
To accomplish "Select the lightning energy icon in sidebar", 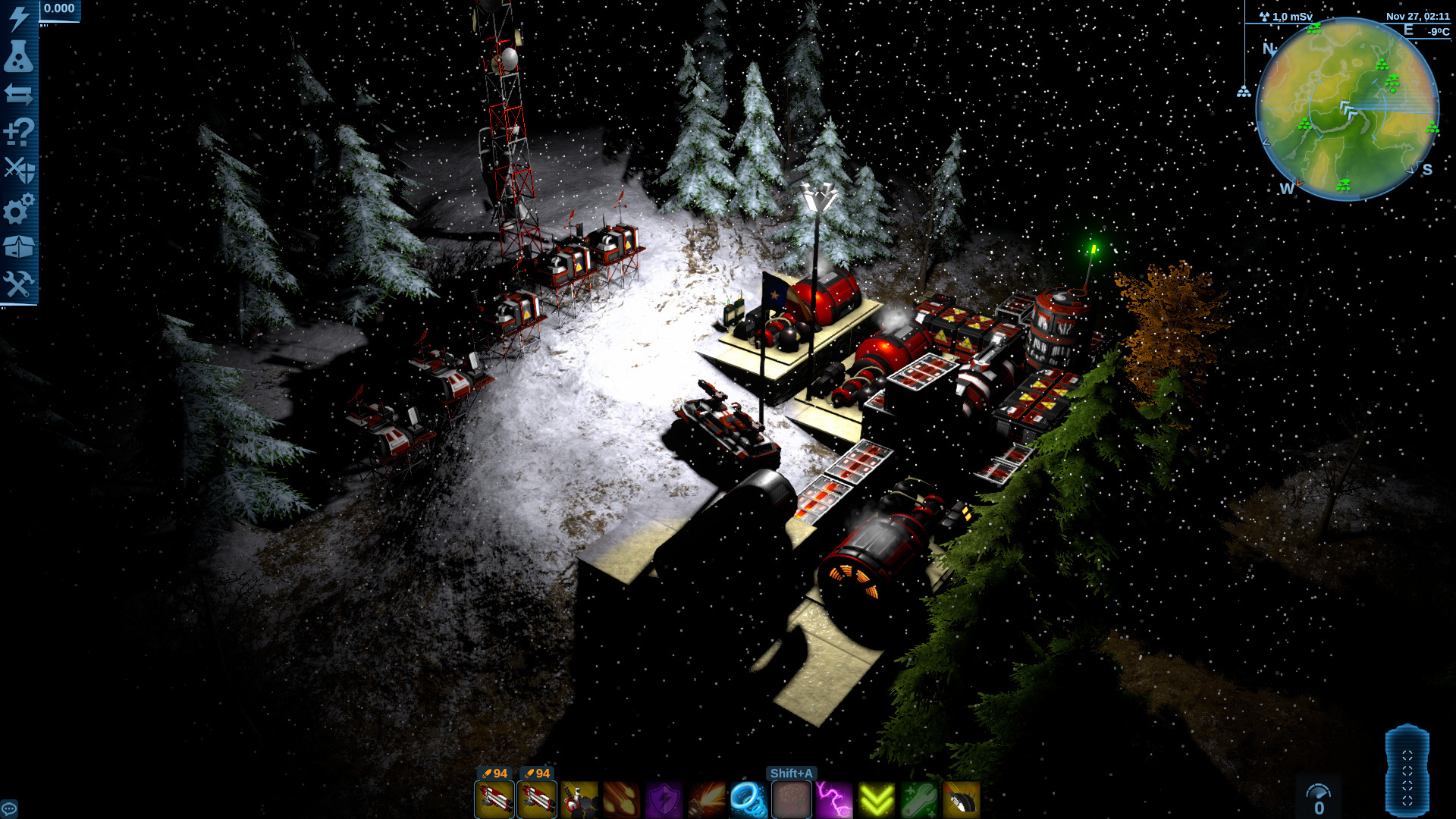I will click(19, 19).
